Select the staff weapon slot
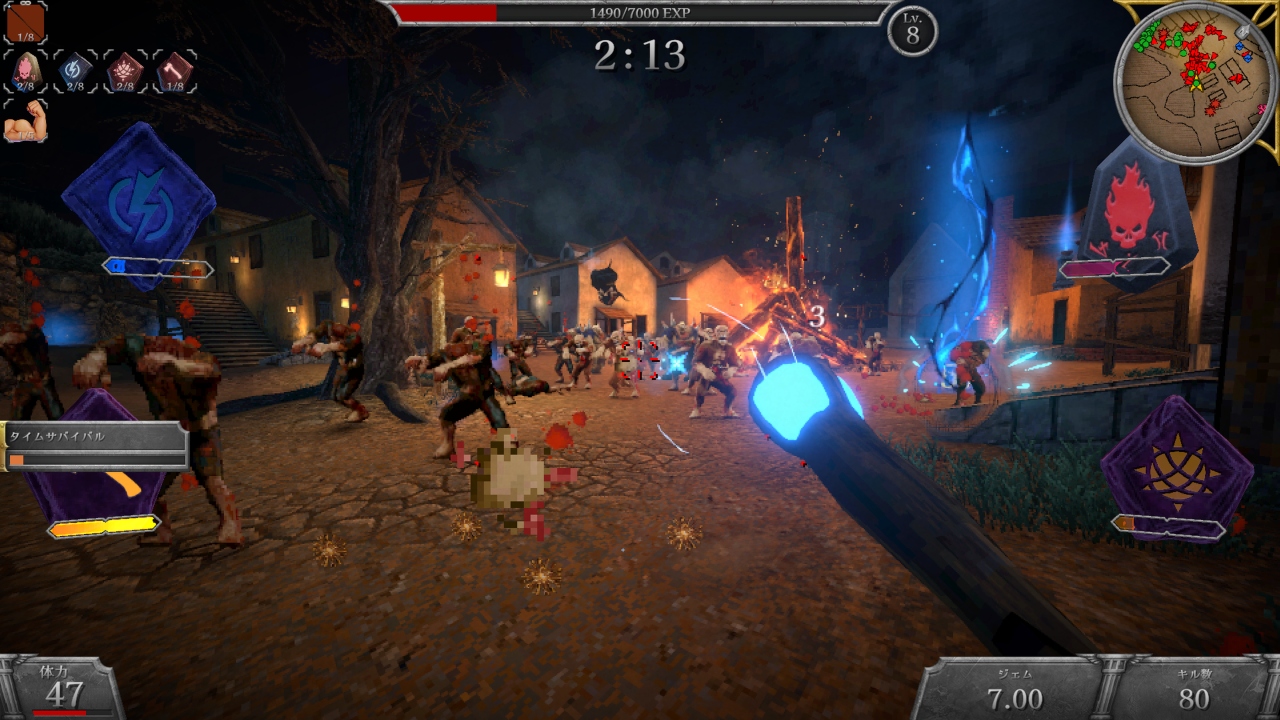 25,22
